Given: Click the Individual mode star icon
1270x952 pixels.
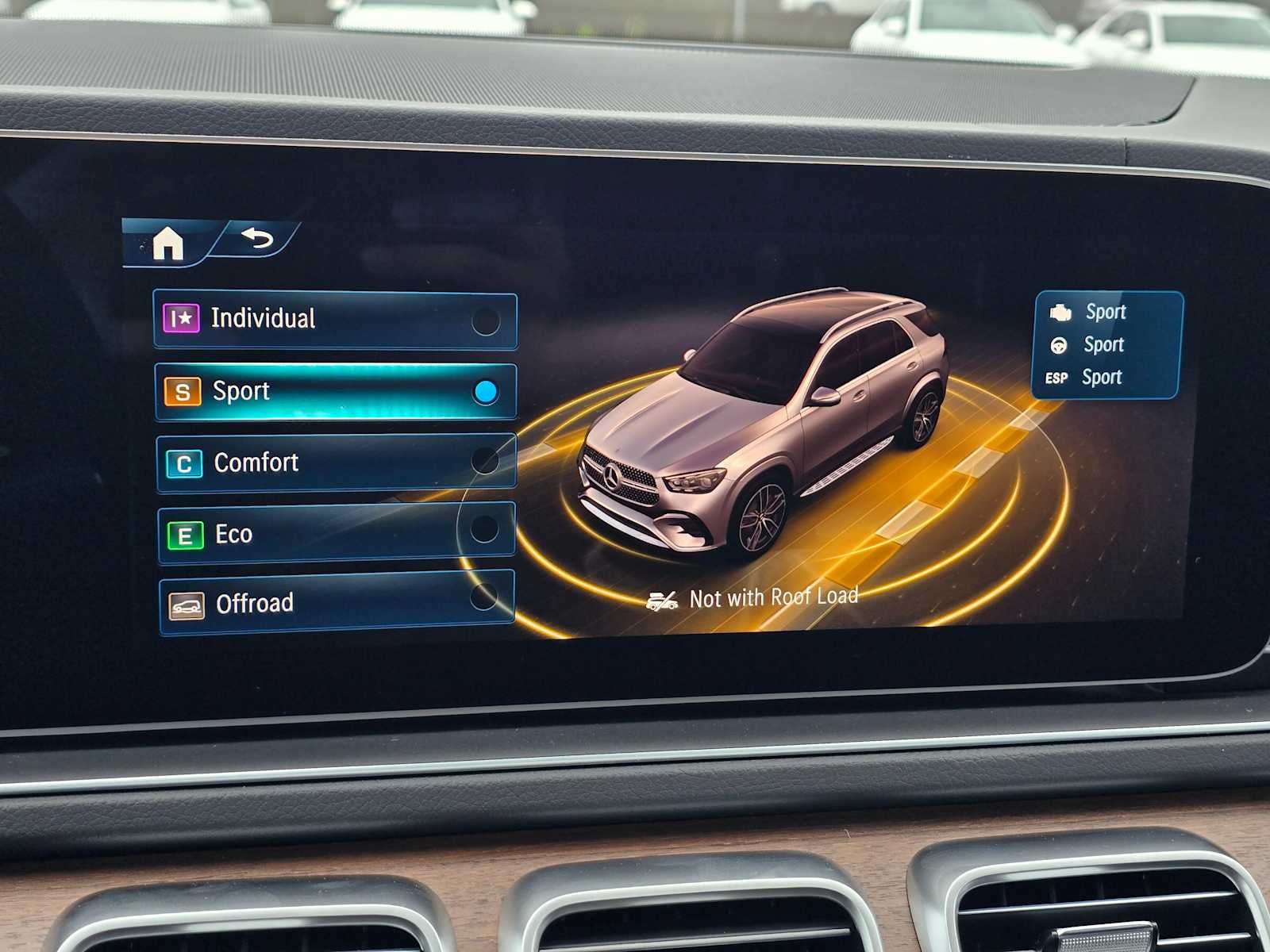Looking at the screenshot, I should (183, 319).
